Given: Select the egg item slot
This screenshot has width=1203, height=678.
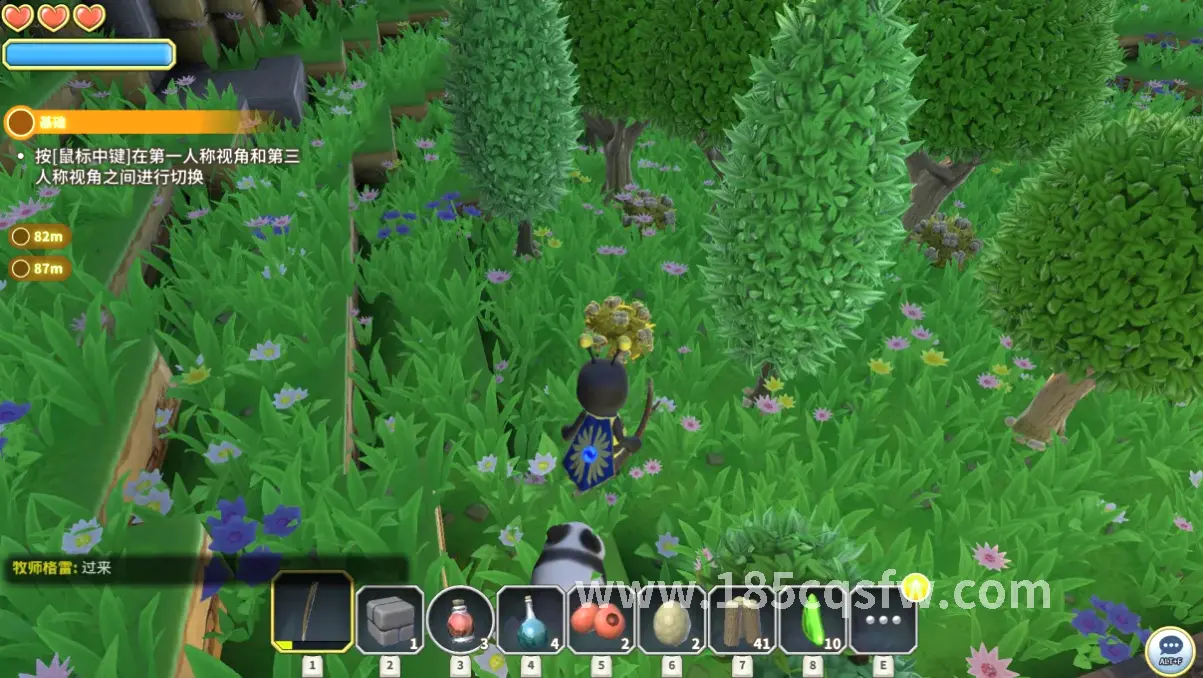Looking at the screenshot, I should pos(671,619).
